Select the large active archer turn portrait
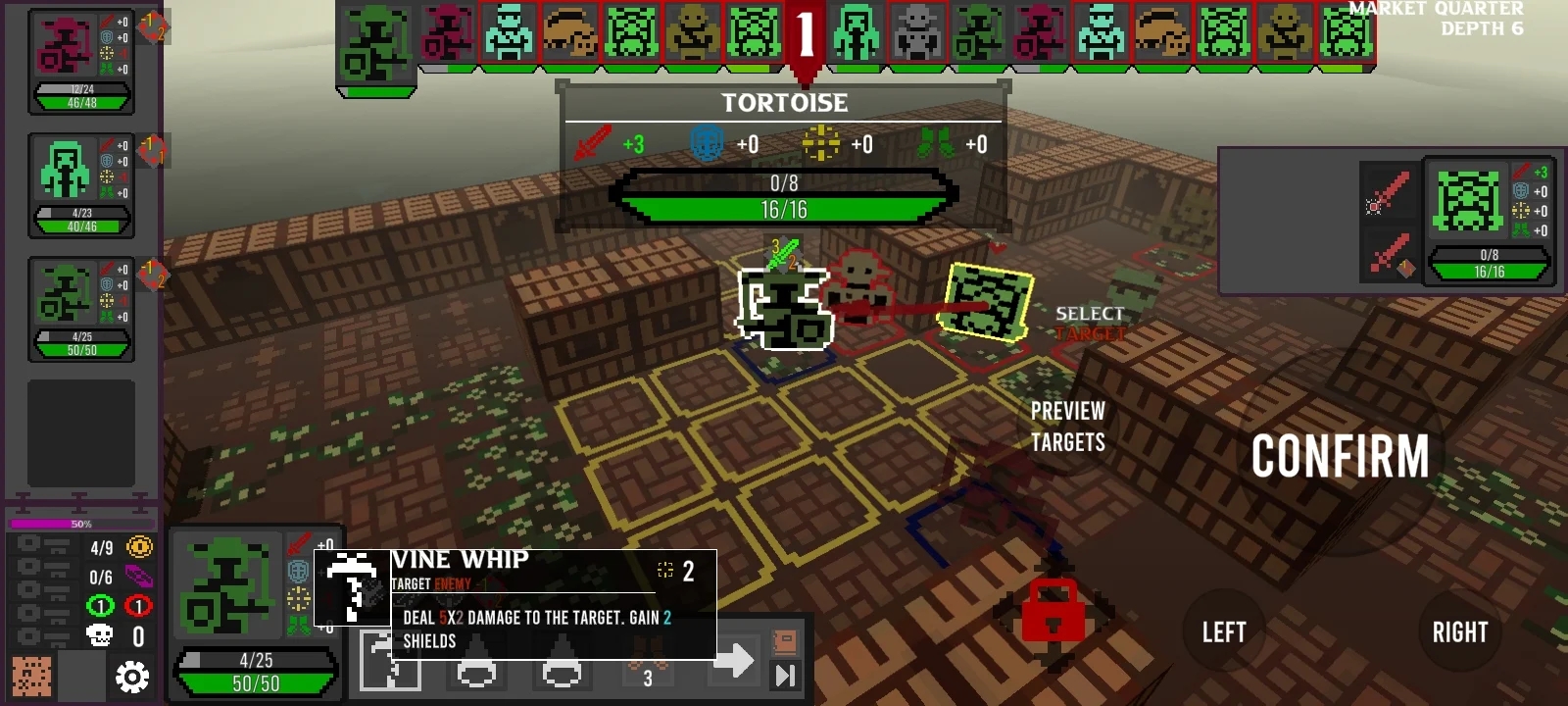 (376, 43)
